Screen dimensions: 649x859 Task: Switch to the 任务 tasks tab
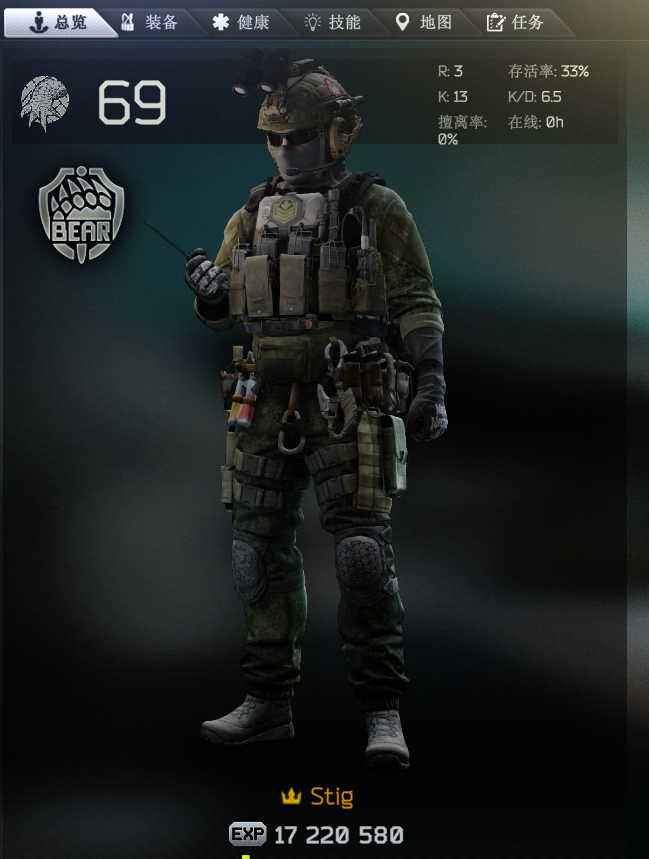click(x=515, y=22)
